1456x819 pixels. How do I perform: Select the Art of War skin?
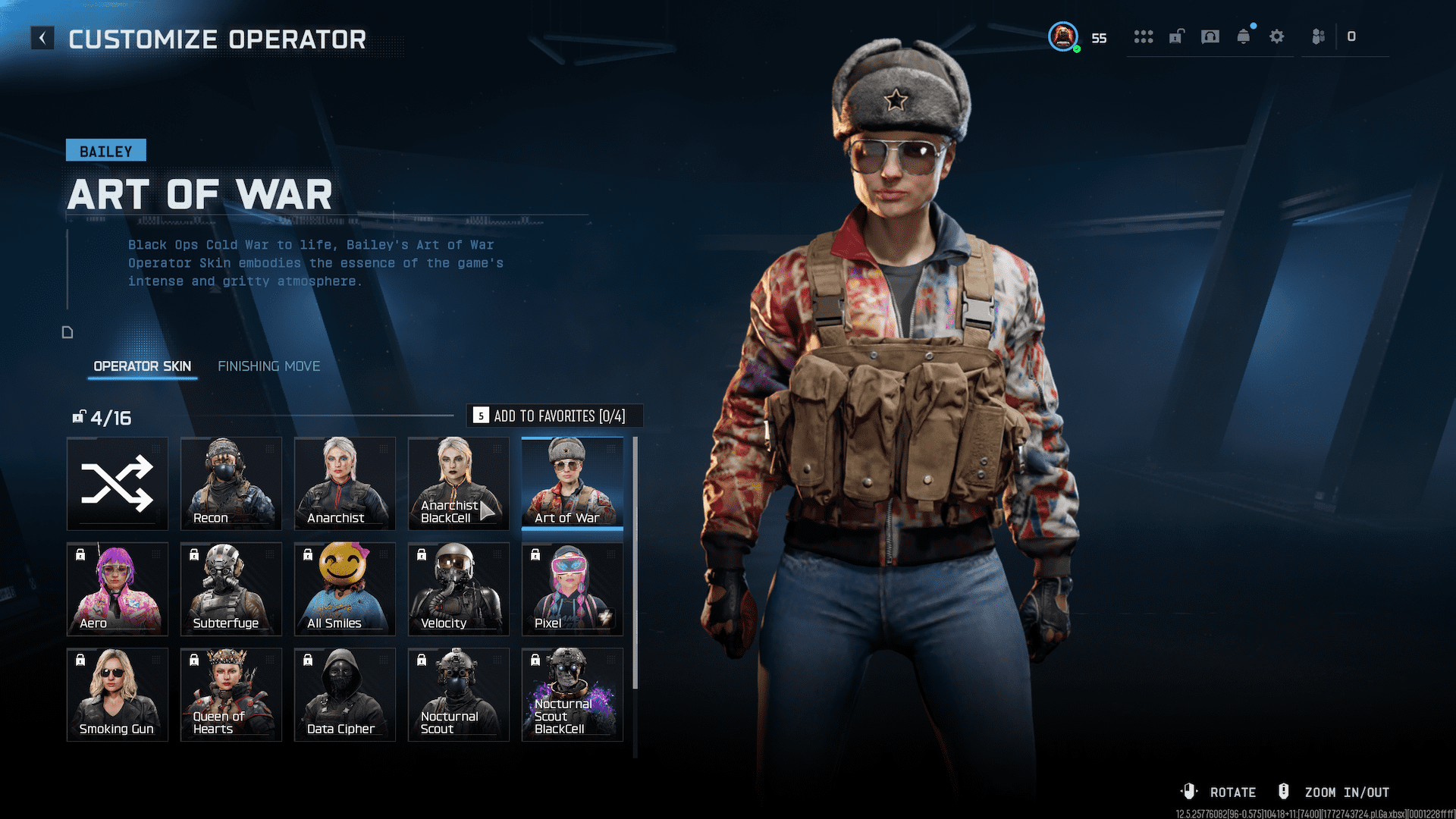point(573,484)
